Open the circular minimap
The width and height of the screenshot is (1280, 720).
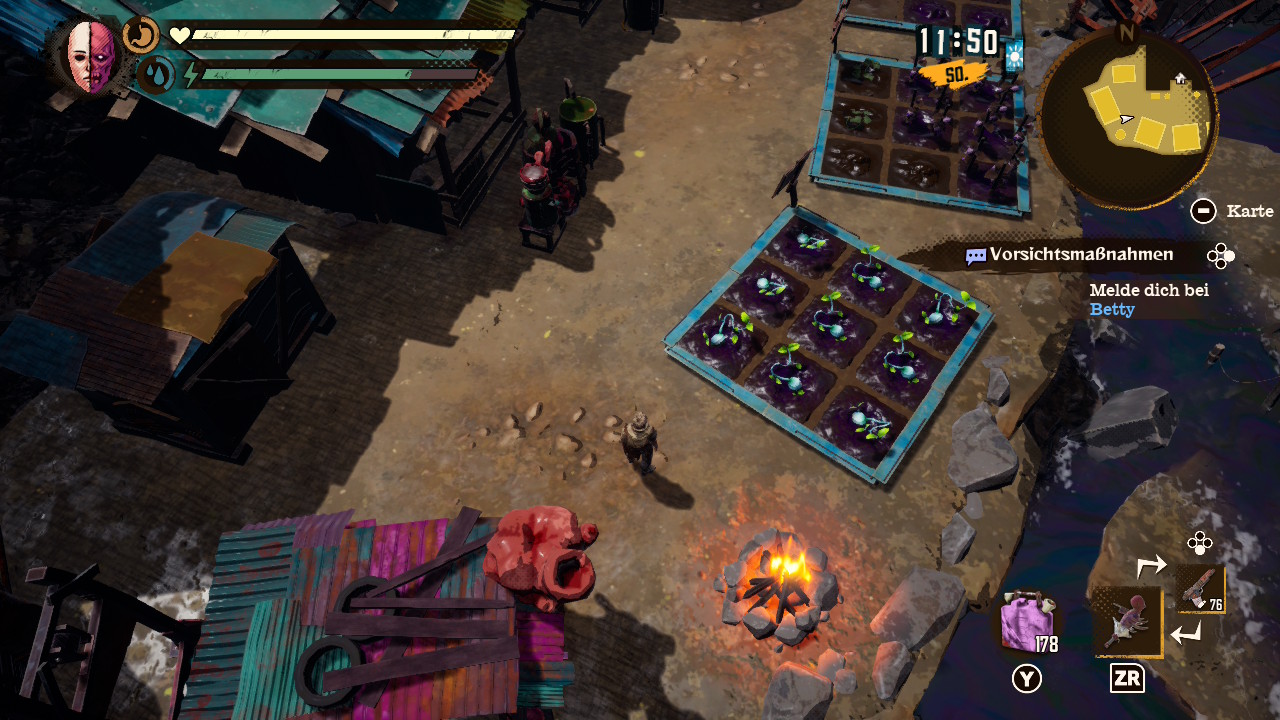click(x=1127, y=117)
